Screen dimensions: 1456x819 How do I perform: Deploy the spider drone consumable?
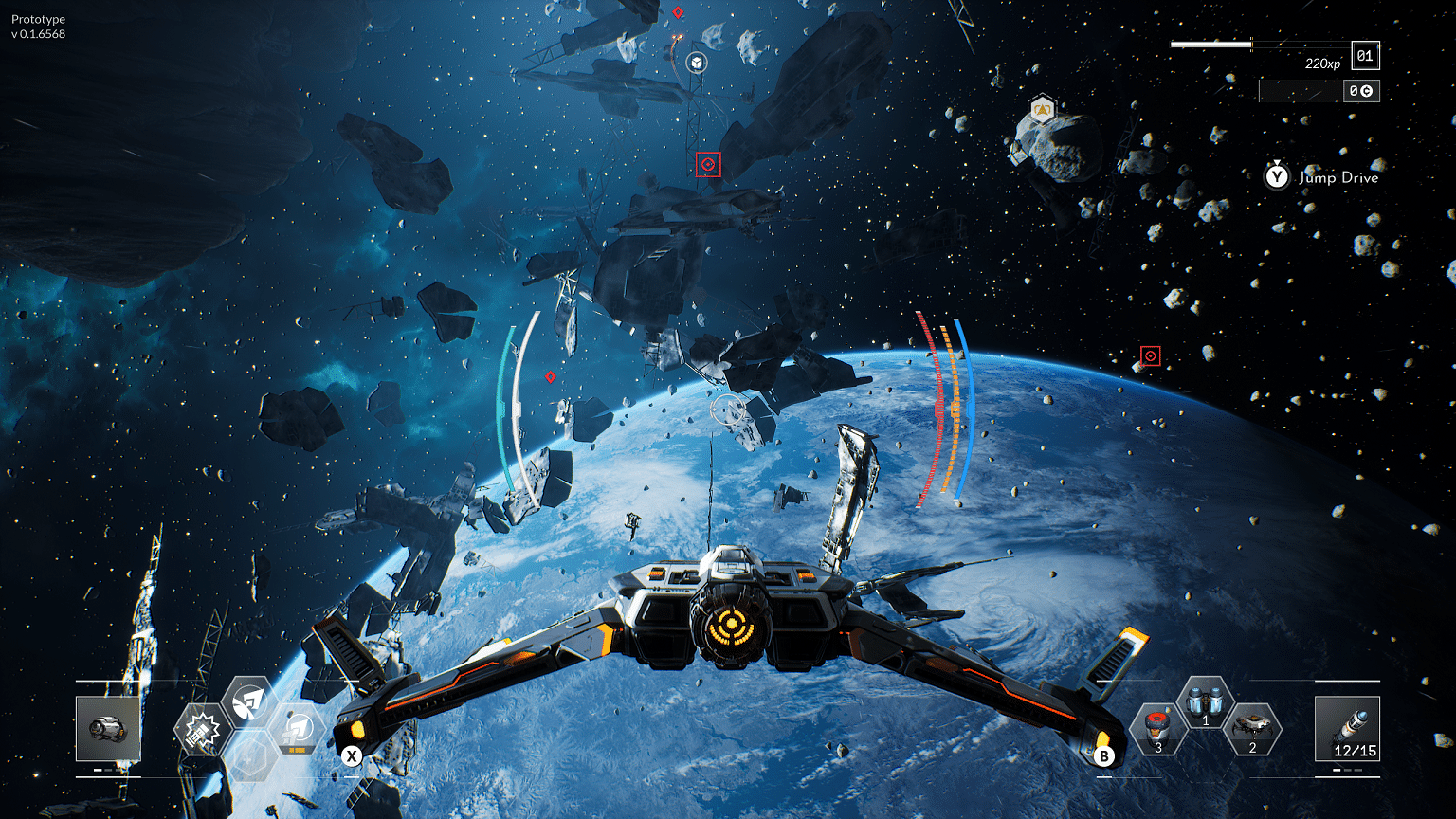pos(1252,729)
